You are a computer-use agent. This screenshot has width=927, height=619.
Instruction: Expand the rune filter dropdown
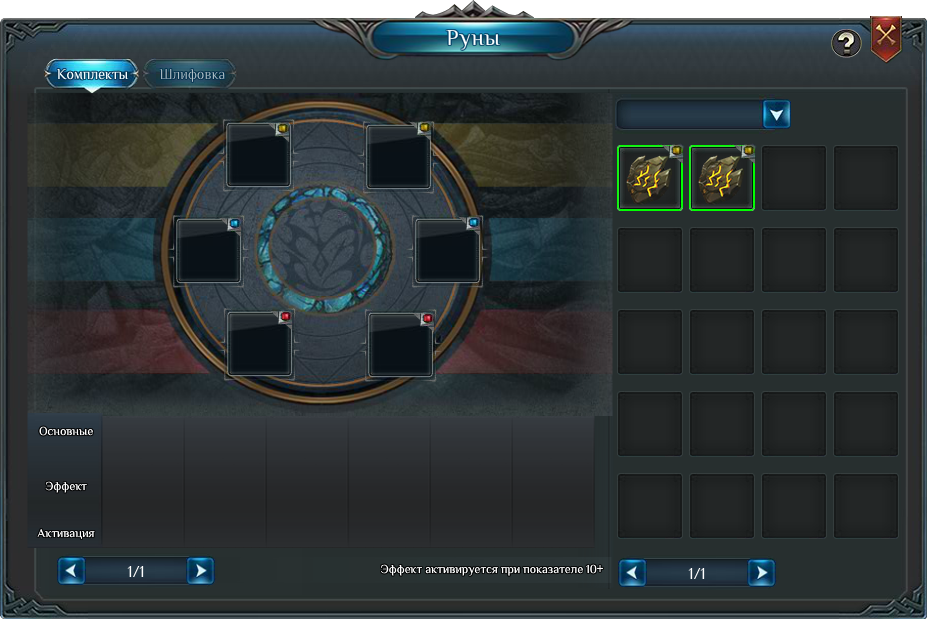(777, 114)
